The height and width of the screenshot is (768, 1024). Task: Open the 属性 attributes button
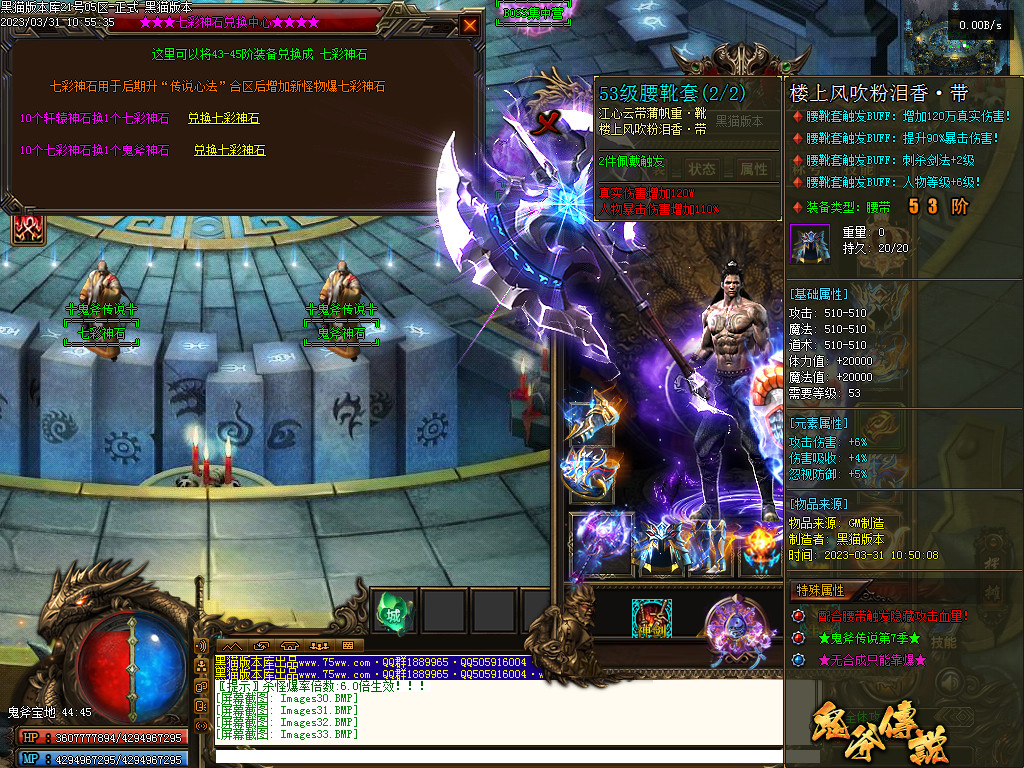pyautogui.click(x=752, y=169)
